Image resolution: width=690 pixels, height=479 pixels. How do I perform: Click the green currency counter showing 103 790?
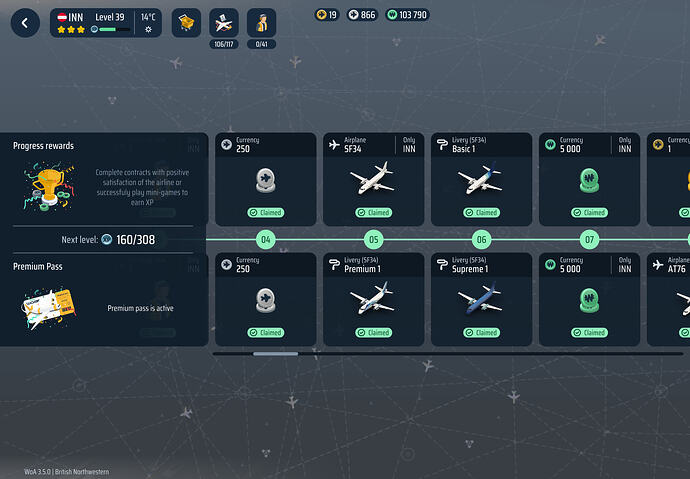tap(406, 15)
